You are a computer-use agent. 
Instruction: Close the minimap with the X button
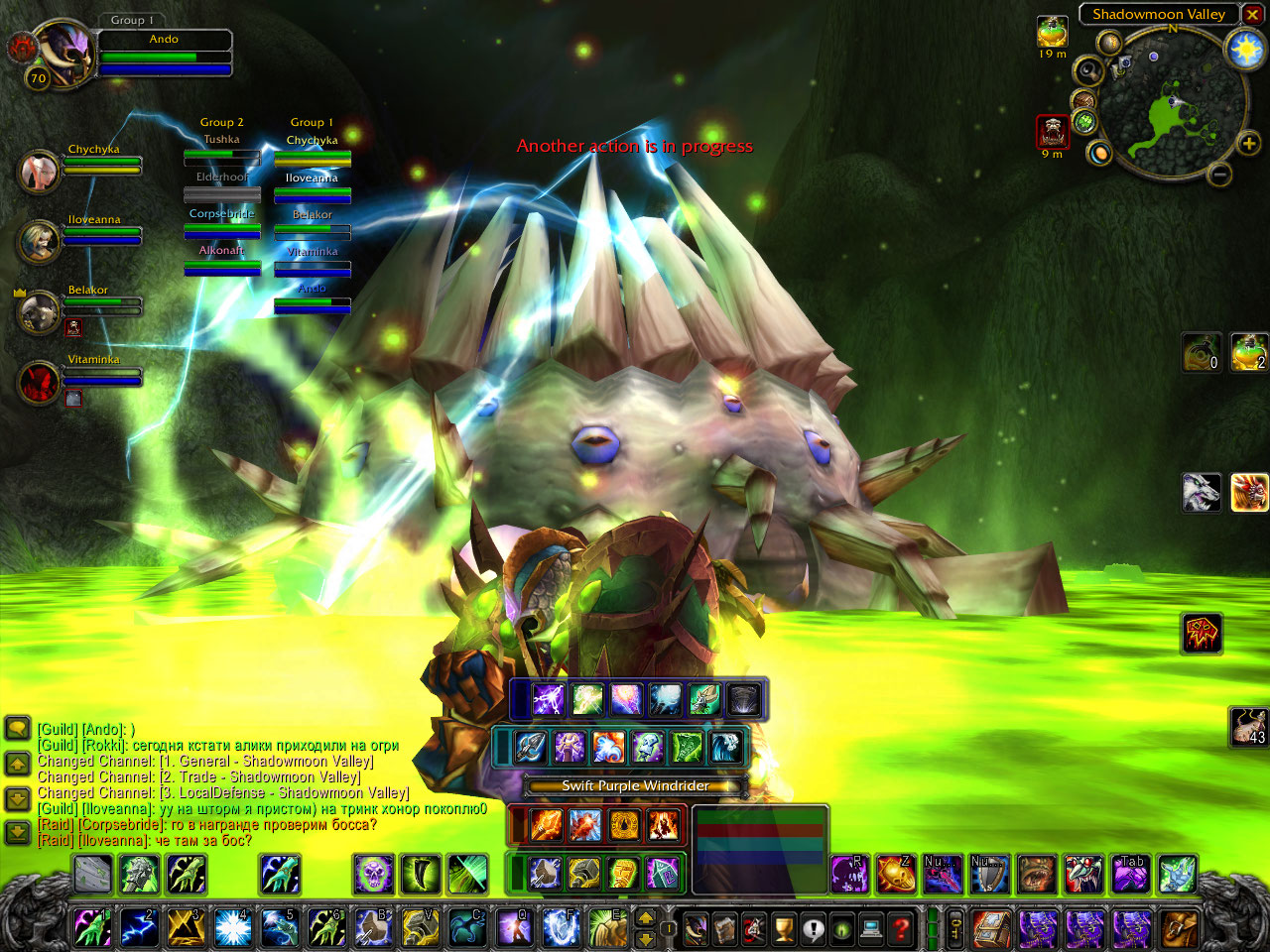(x=1252, y=15)
